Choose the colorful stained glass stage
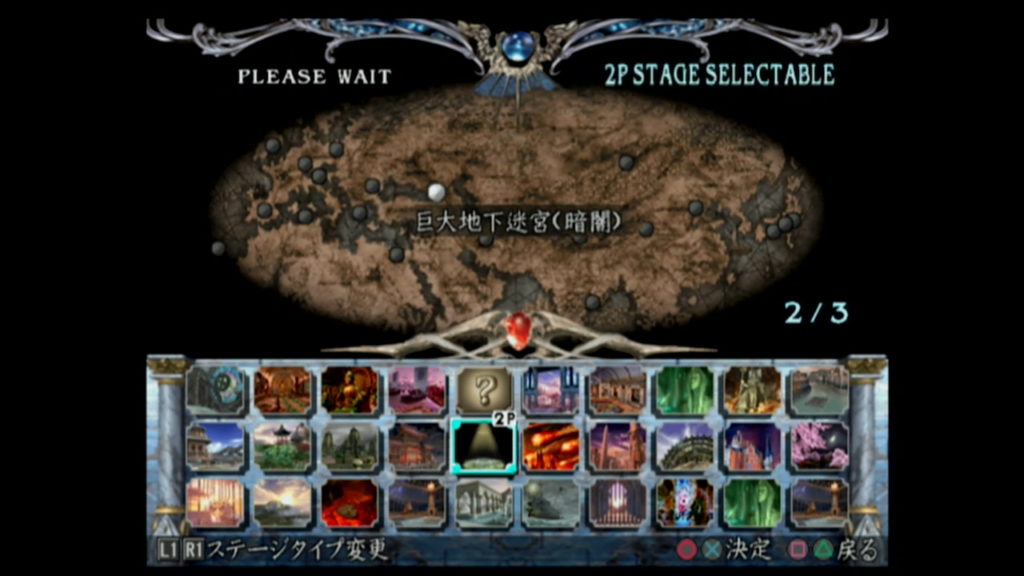 tap(685, 503)
